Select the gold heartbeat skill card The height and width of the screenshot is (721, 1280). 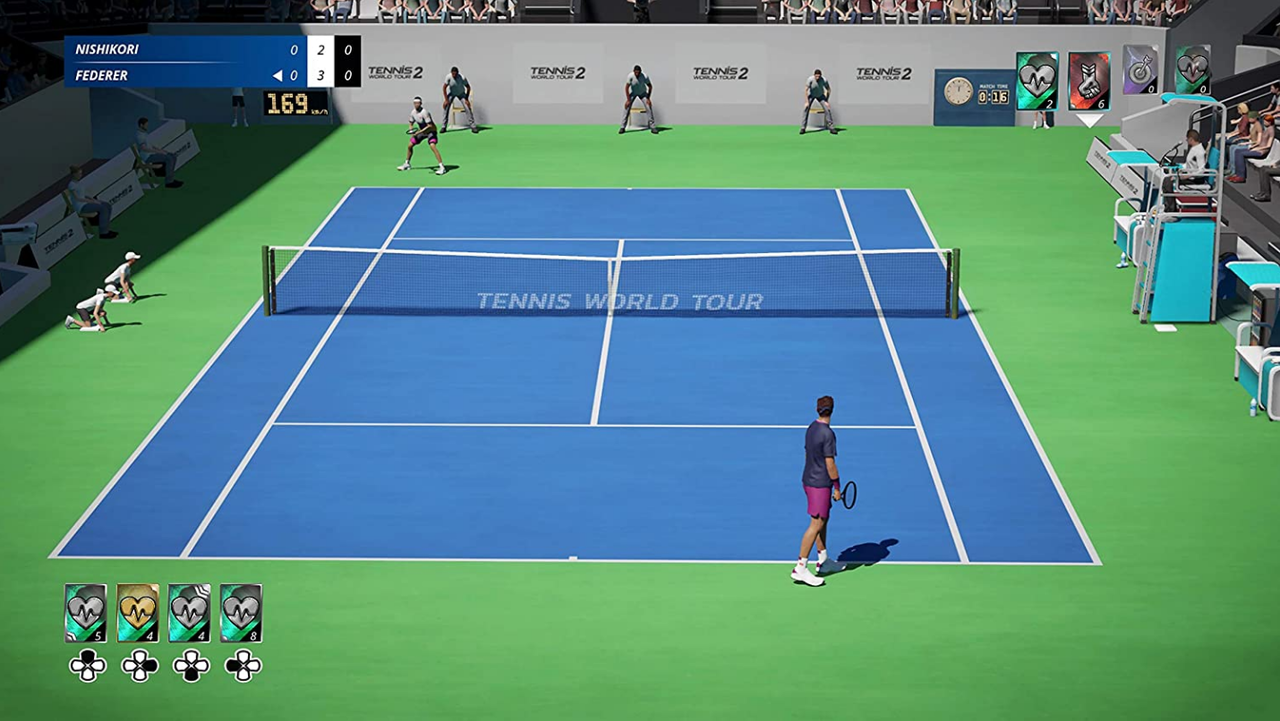(x=138, y=612)
